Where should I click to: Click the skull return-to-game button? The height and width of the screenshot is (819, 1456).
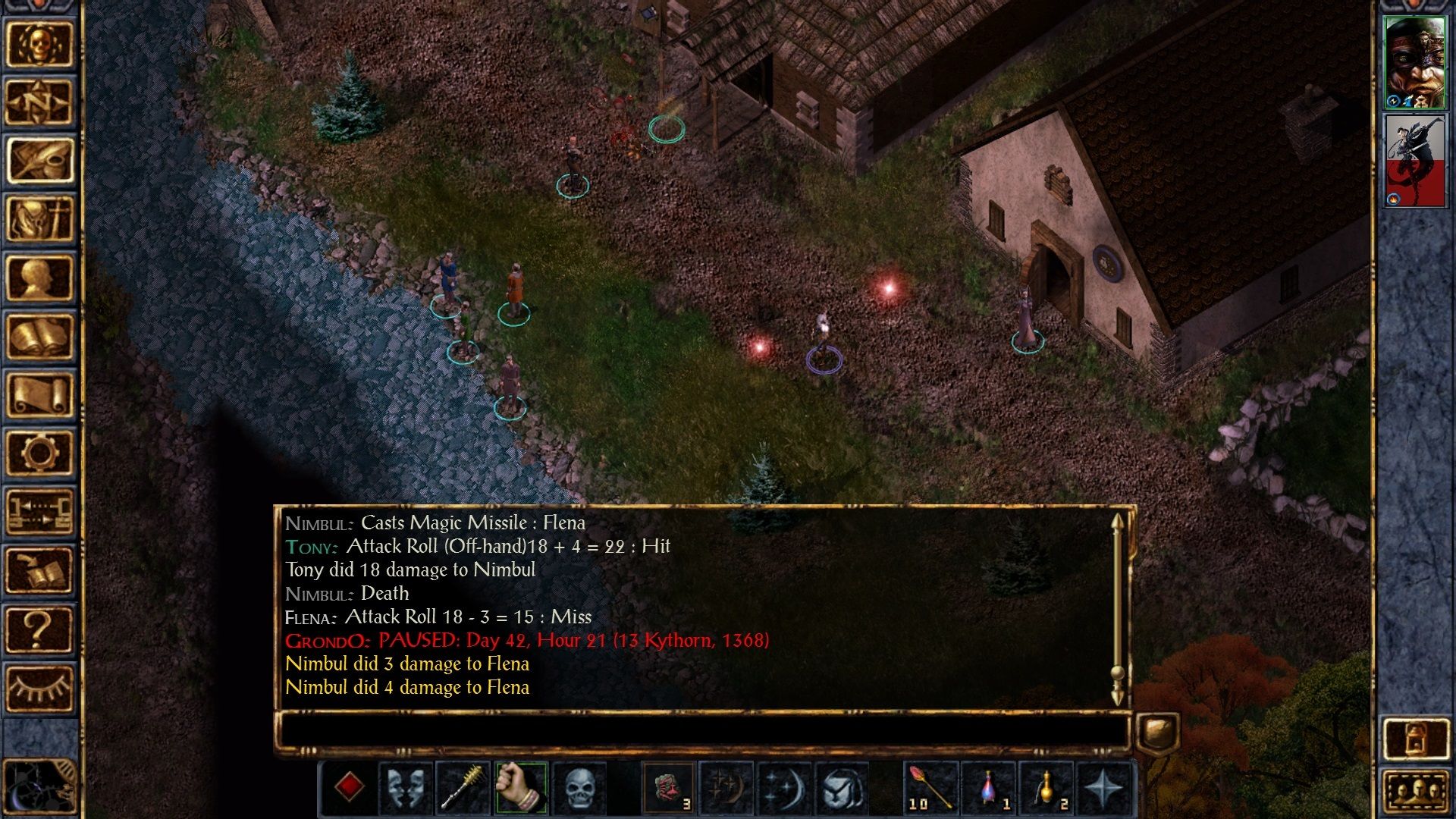point(39,44)
